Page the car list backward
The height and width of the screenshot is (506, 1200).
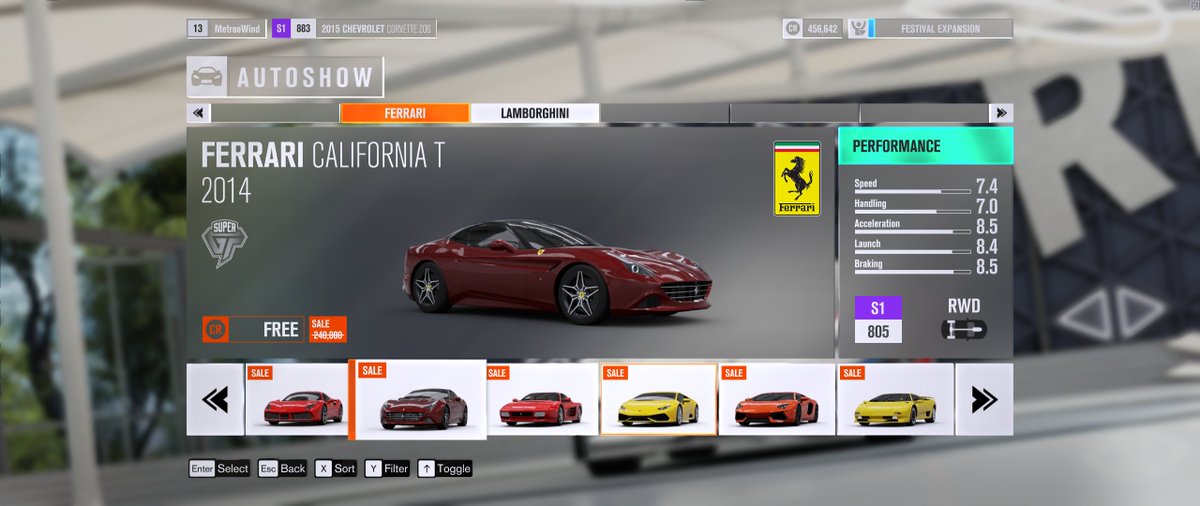215,400
